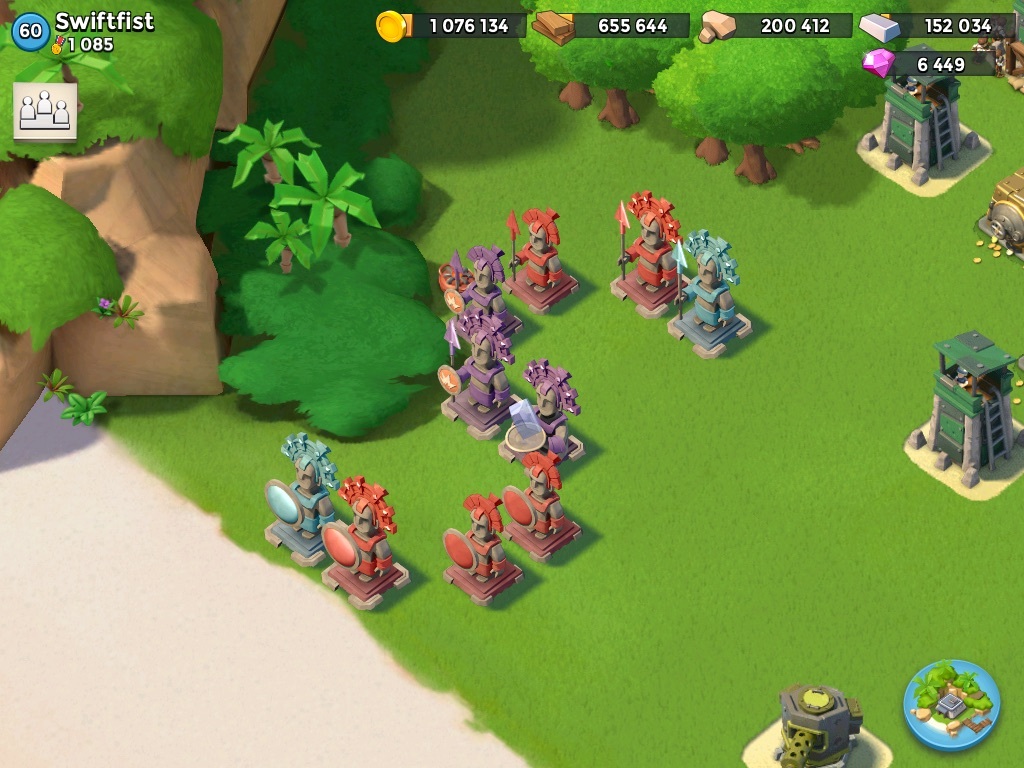The image size is (1024, 768).
Task: Tap the level 60 experience badge
Action: pyautogui.click(x=30, y=31)
